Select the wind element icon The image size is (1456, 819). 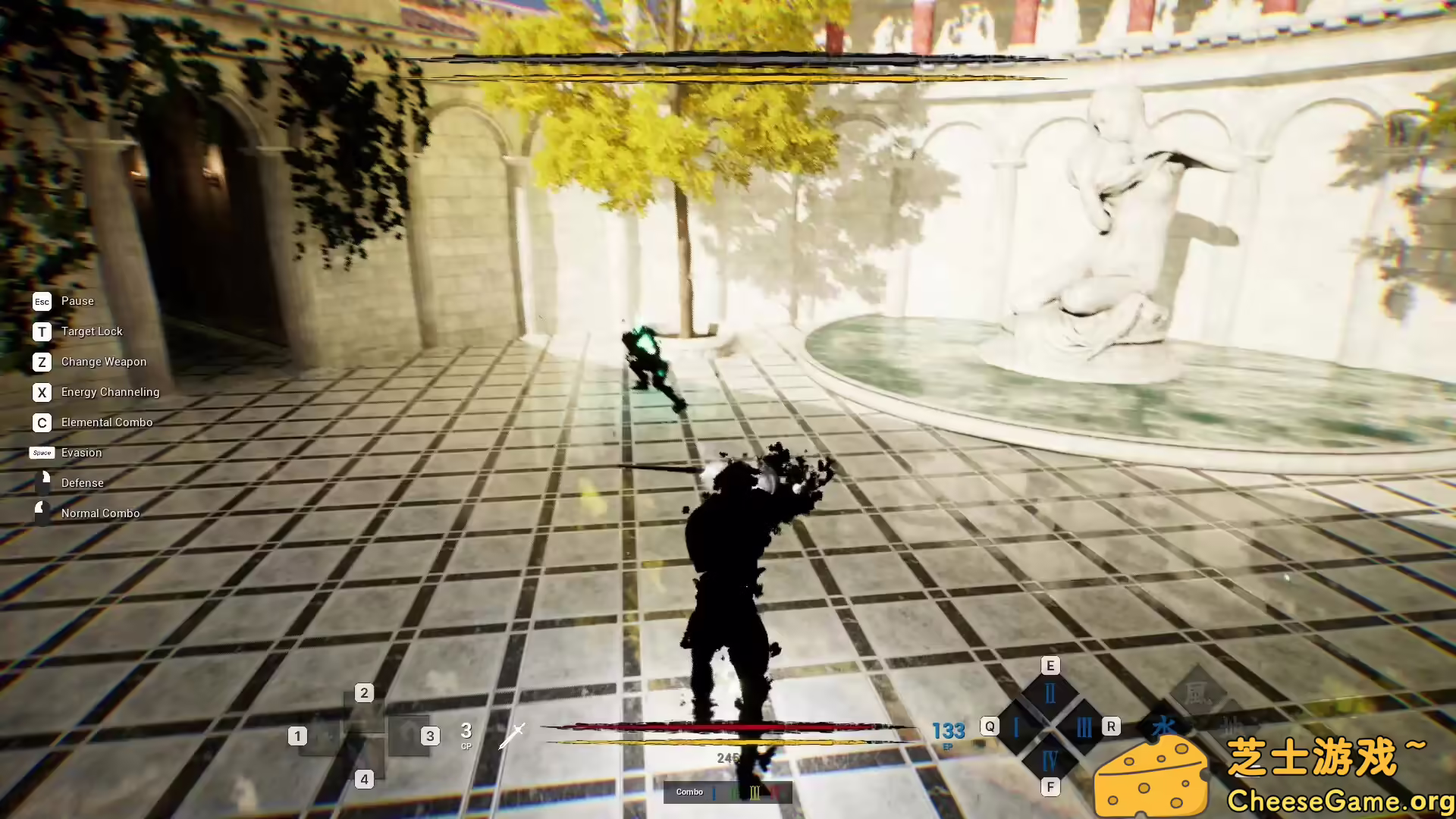point(1198,692)
